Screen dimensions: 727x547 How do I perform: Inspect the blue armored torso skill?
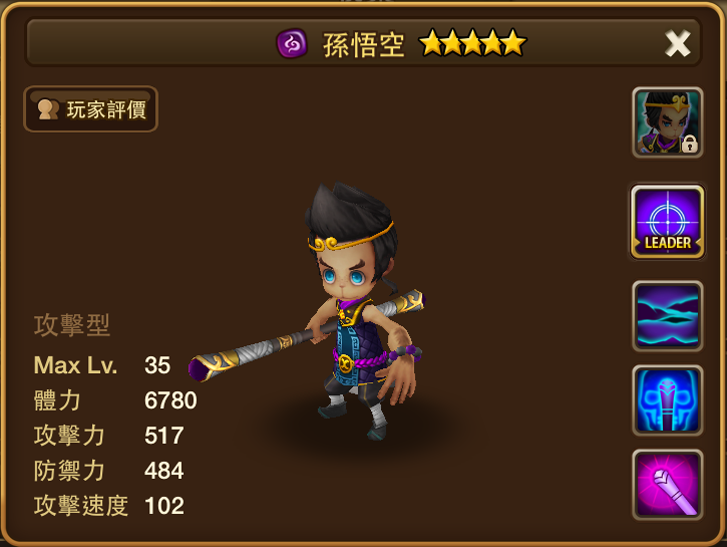(667, 400)
